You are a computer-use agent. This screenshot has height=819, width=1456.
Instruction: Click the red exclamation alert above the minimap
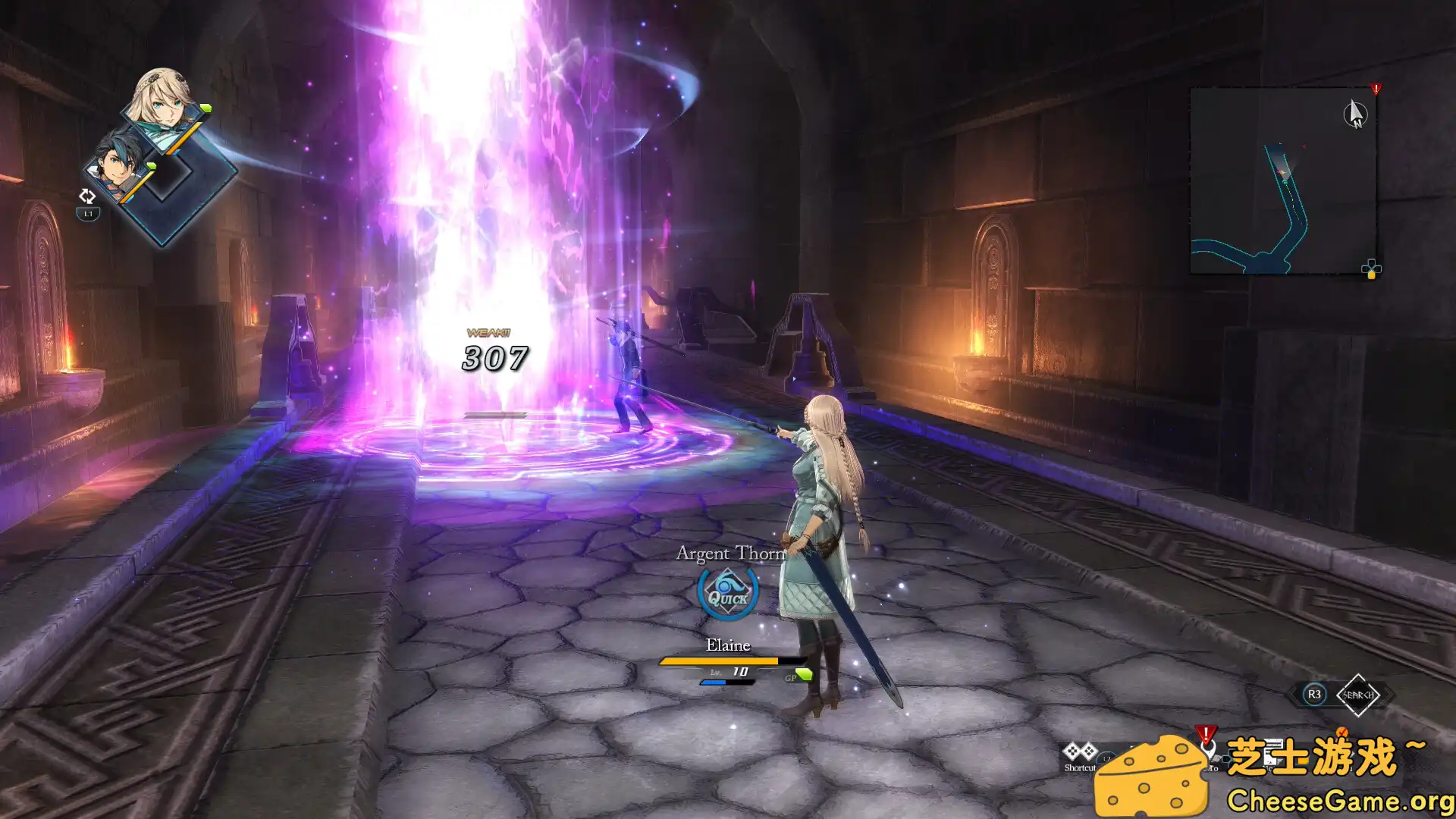pos(1376,88)
